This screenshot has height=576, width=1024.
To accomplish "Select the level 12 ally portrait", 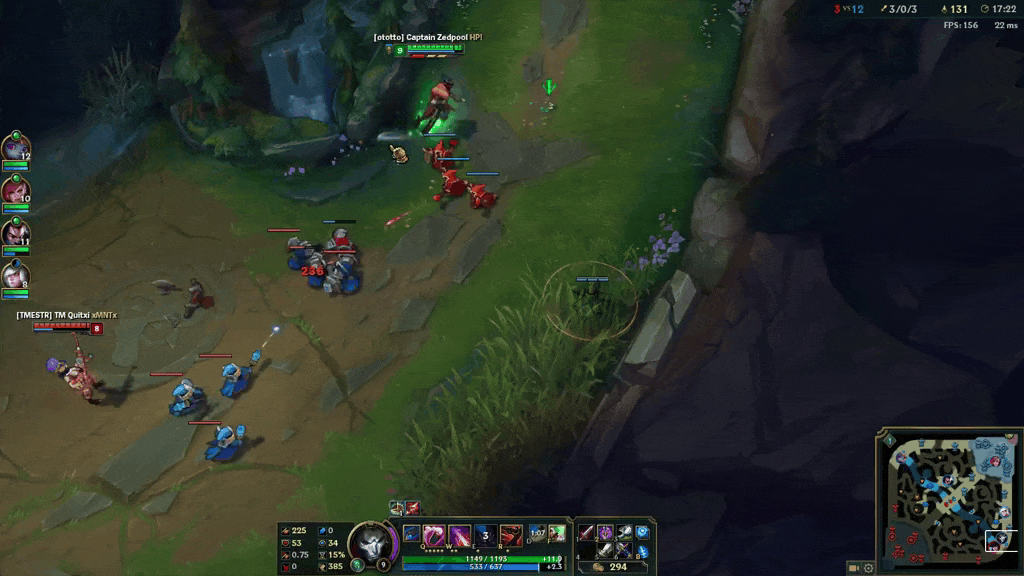I will click(x=15, y=148).
